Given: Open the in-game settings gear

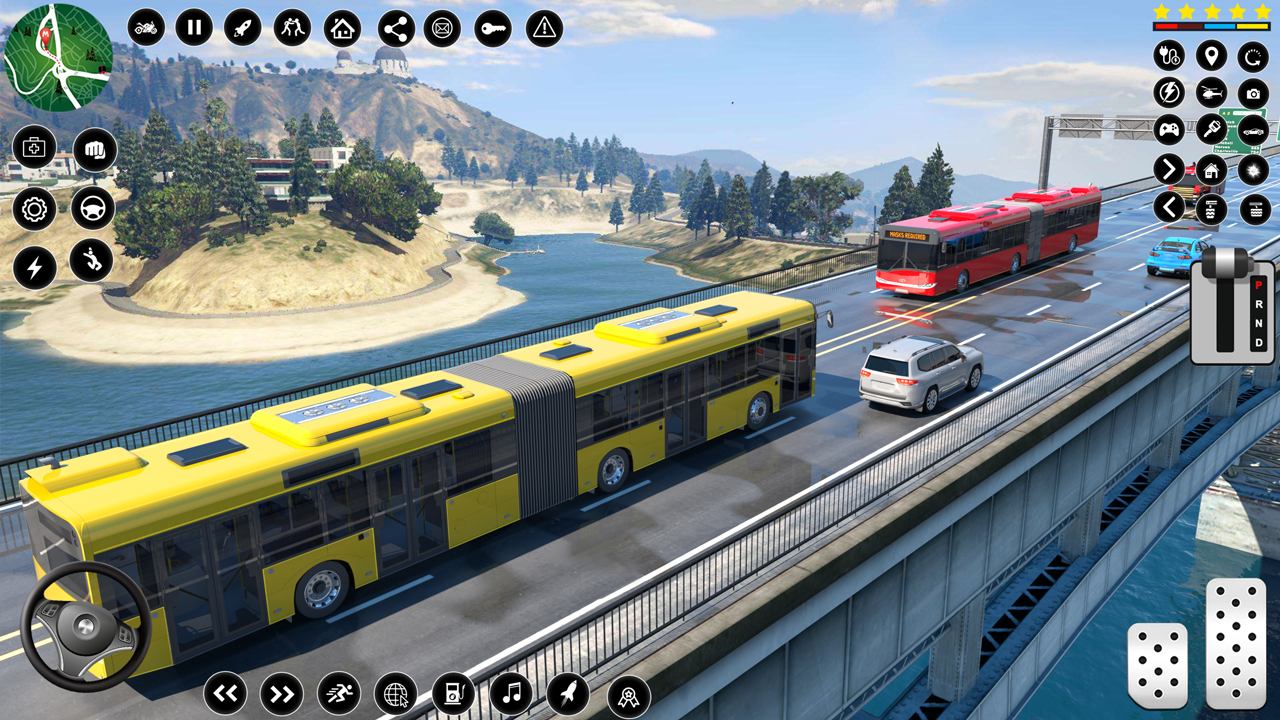Looking at the screenshot, I should (34, 209).
